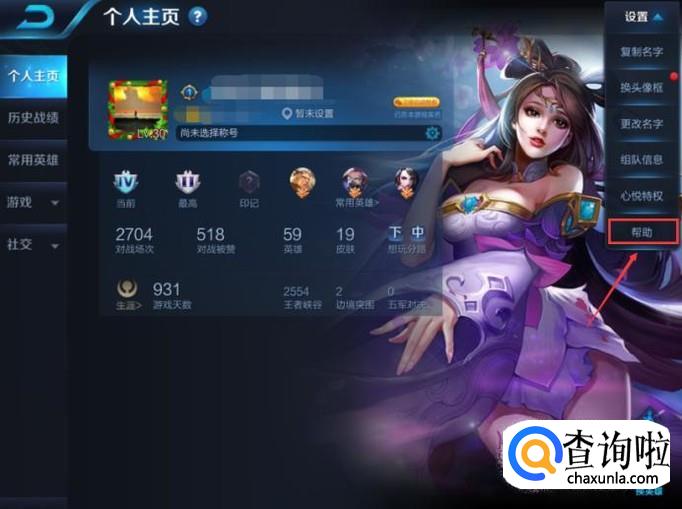Expand the 游戏 side menu

[33, 202]
